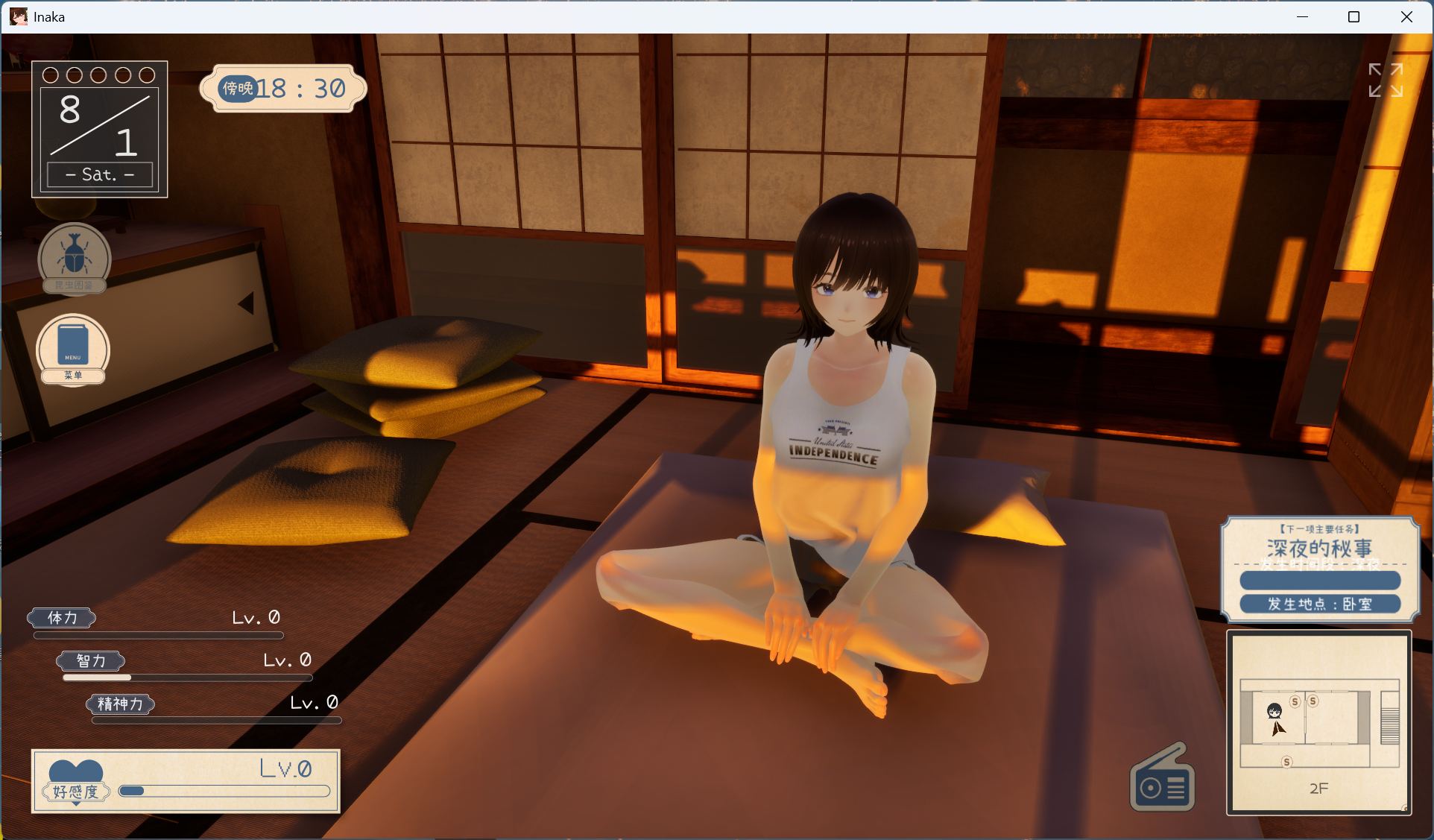The image size is (1434, 840).
Task: Expand the 下一项主要任务 quest panel
Action: coord(1318,528)
